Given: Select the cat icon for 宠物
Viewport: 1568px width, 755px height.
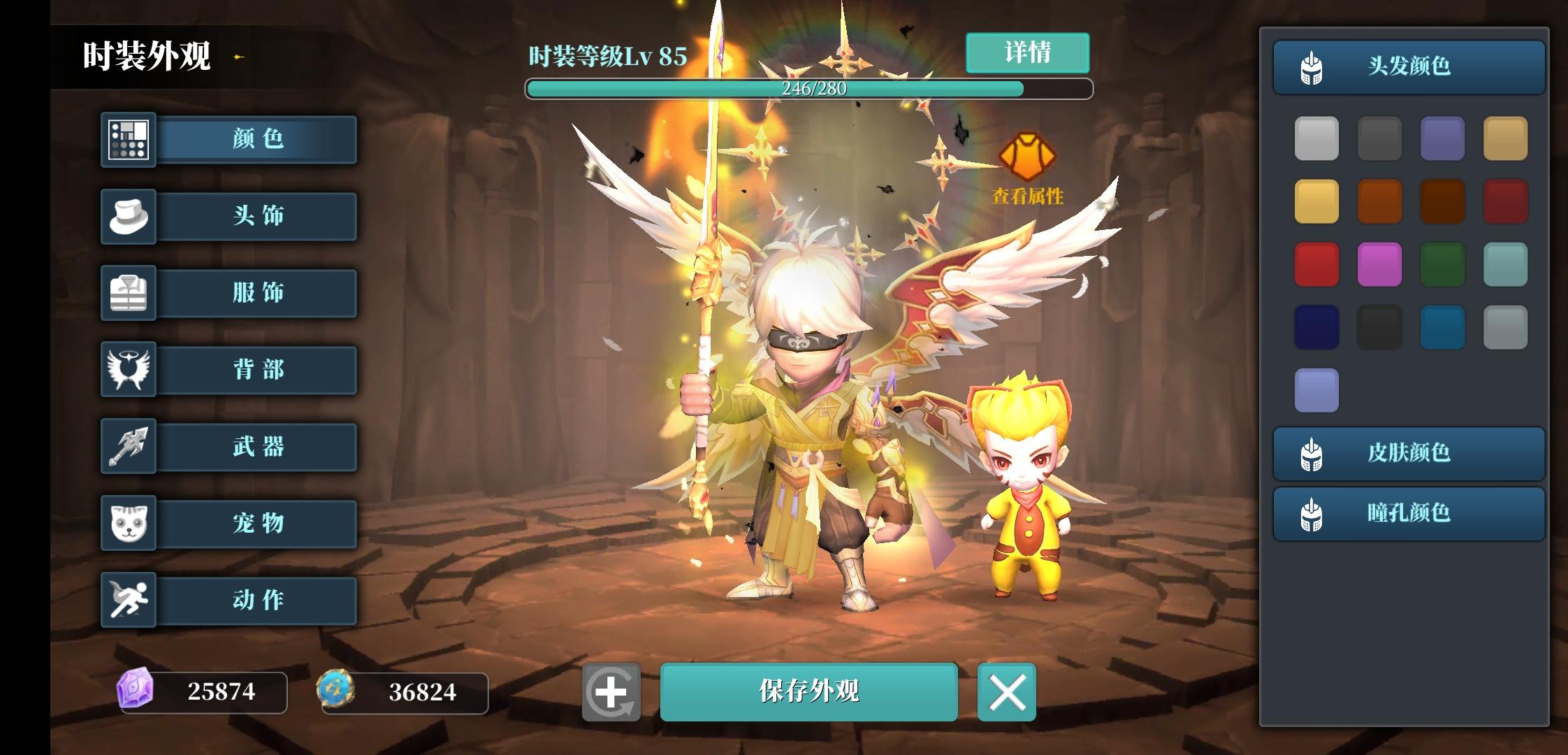Looking at the screenshot, I should pos(129,524).
